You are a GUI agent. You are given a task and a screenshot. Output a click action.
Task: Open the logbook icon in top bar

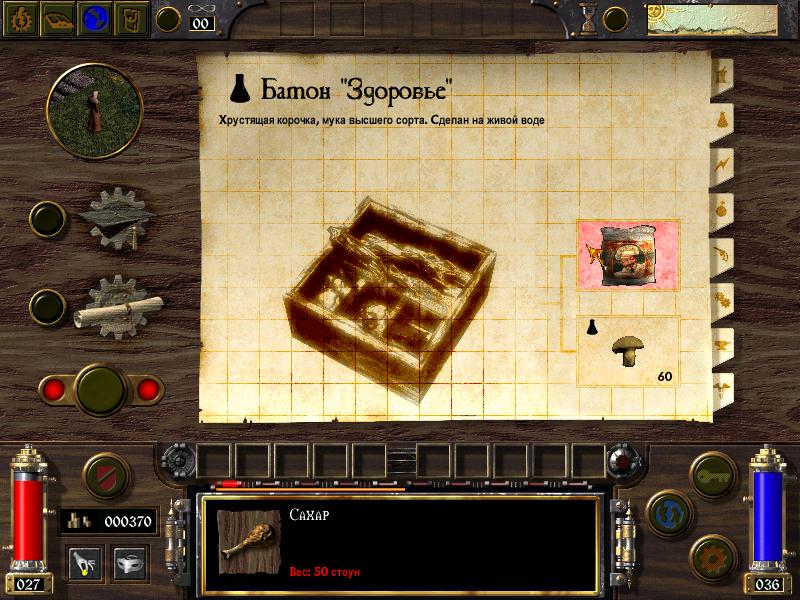click(58, 18)
